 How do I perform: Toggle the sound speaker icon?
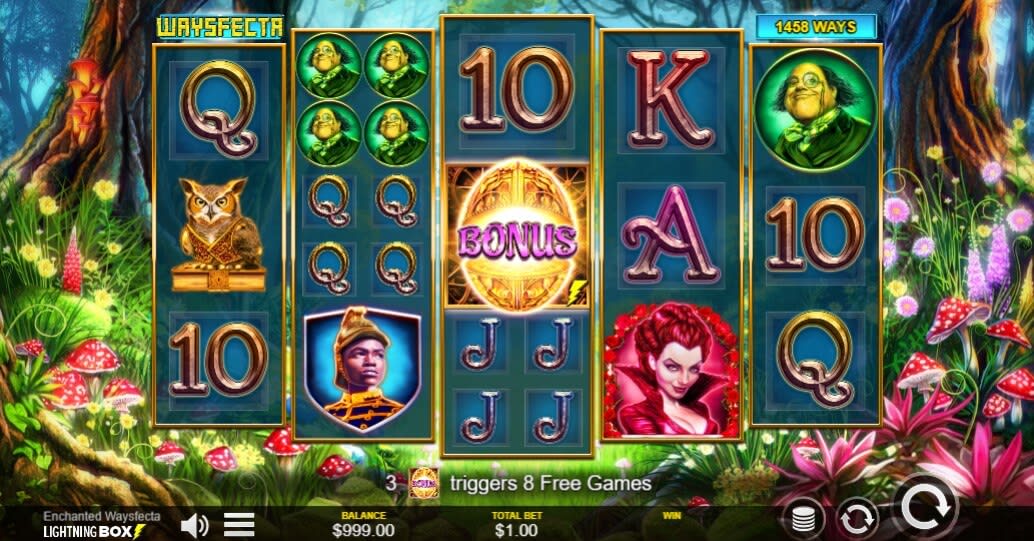pyautogui.click(x=194, y=524)
